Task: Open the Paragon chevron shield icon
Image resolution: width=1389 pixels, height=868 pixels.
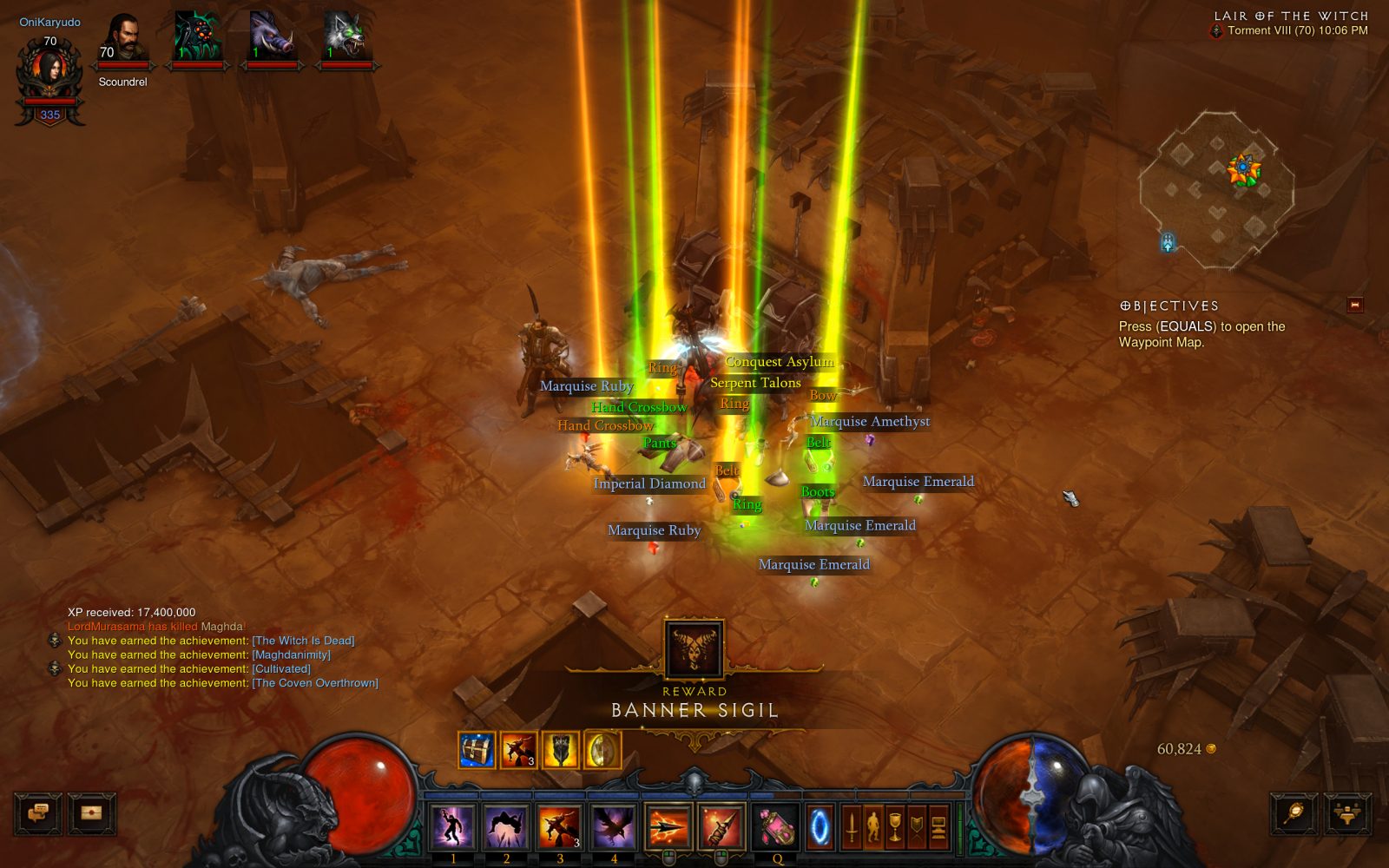Action: [x=917, y=827]
